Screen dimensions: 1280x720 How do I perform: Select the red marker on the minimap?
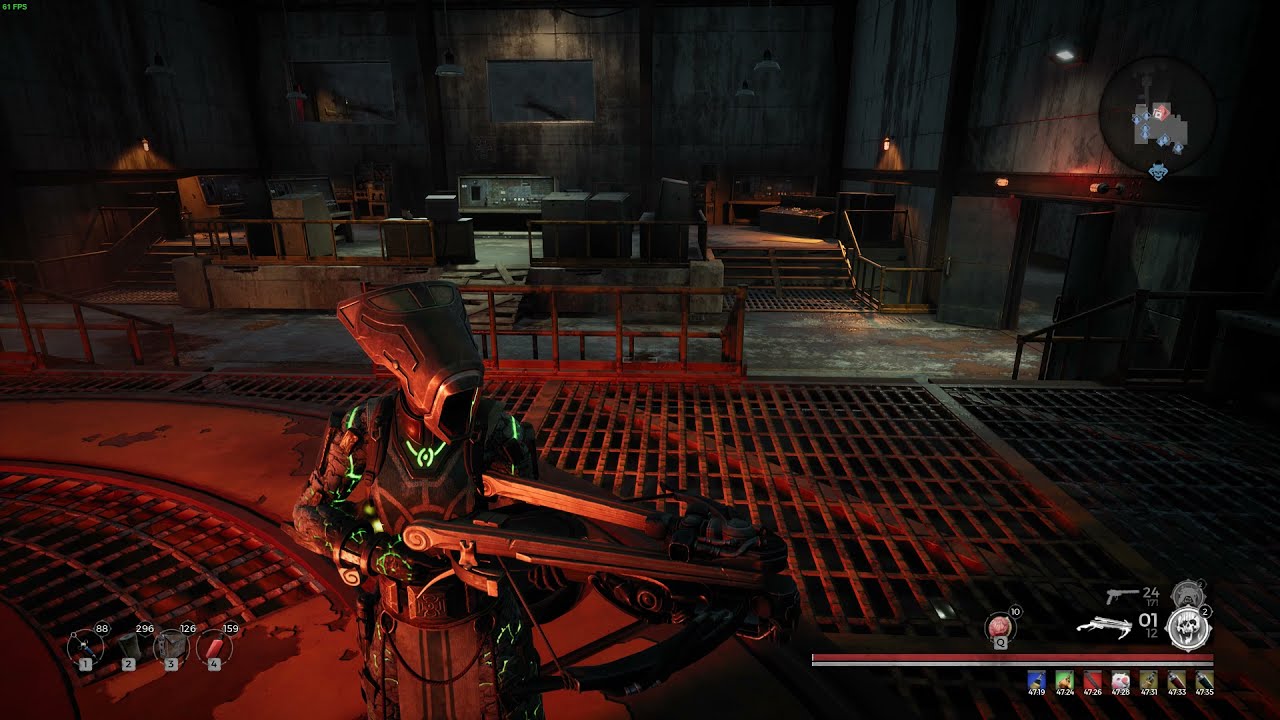pyautogui.click(x=1161, y=111)
